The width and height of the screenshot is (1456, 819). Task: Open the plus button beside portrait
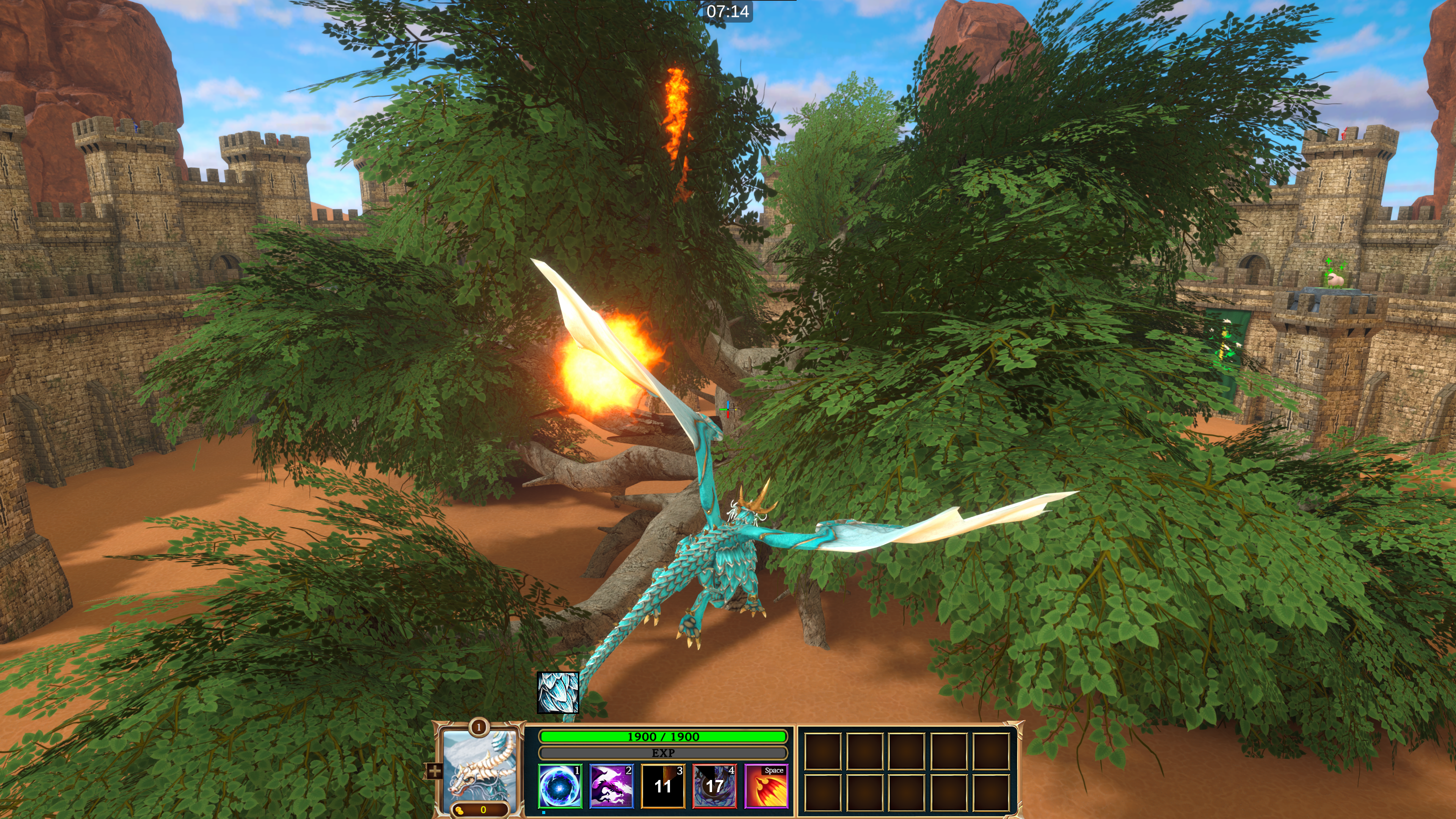pos(435,771)
